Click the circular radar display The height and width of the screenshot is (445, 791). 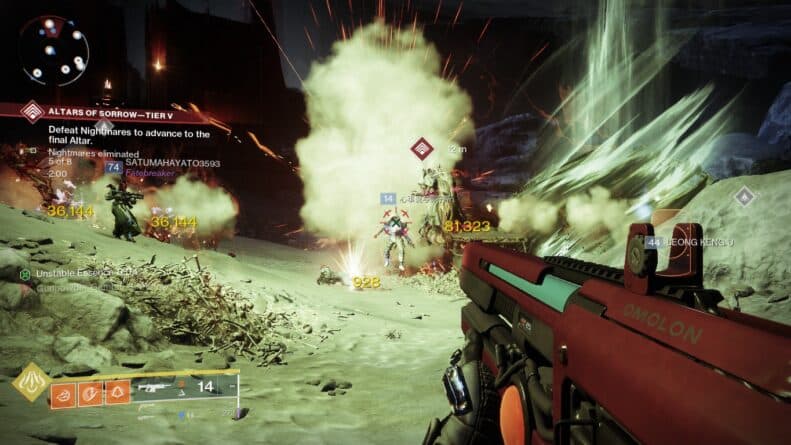point(54,50)
